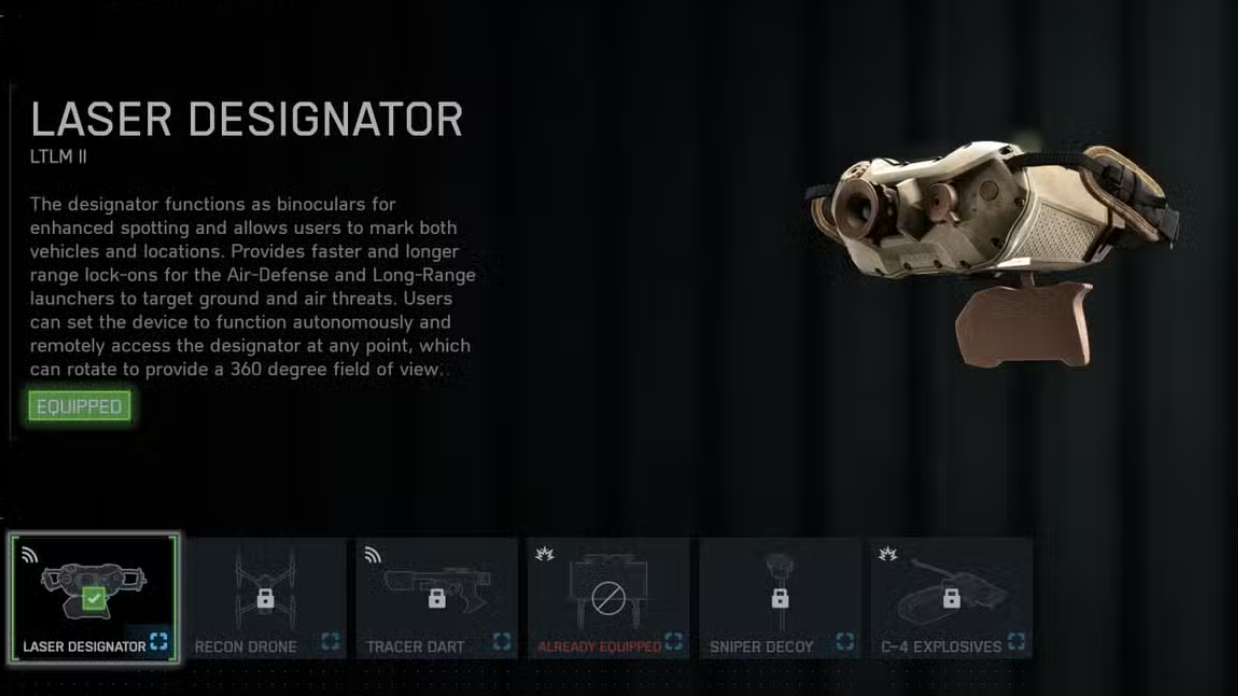Image resolution: width=1238 pixels, height=696 pixels.
Task: Select the Sniper Decoy gadget tile
Action: point(780,598)
